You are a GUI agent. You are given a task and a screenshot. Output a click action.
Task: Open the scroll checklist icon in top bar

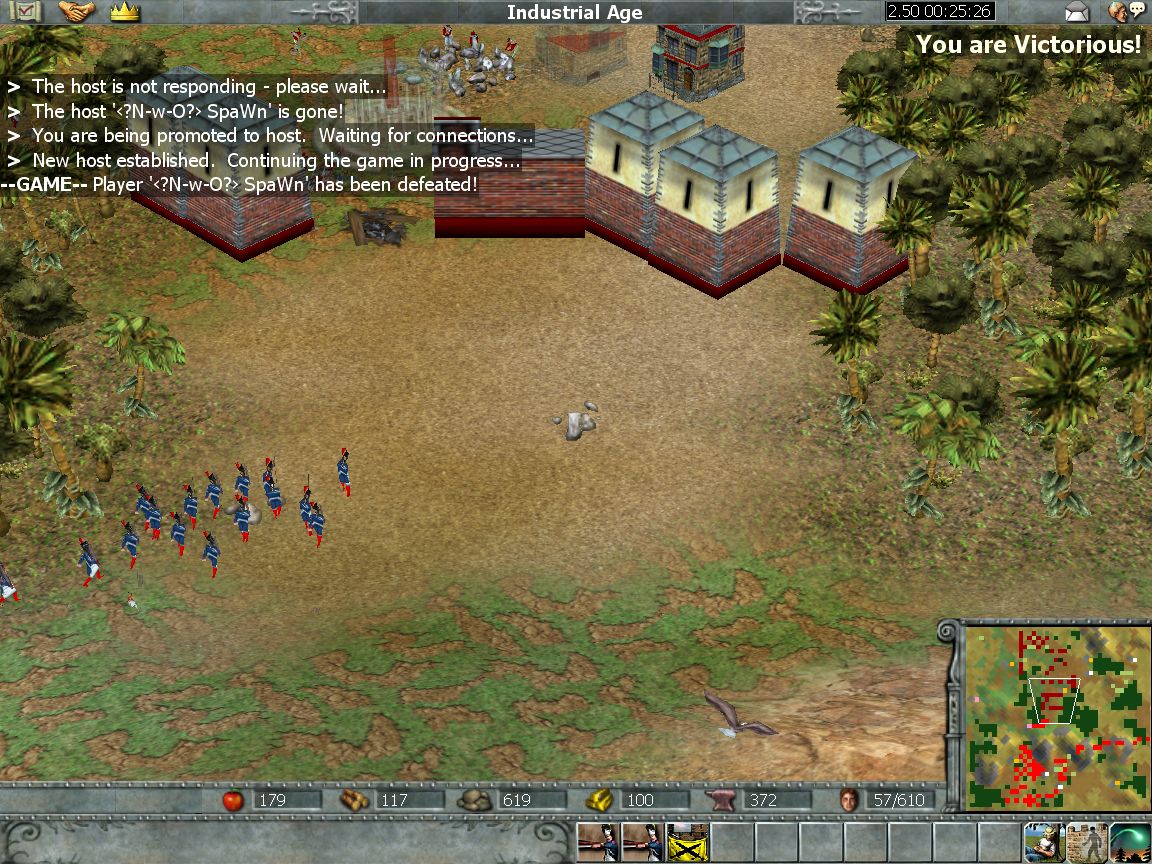[27, 12]
